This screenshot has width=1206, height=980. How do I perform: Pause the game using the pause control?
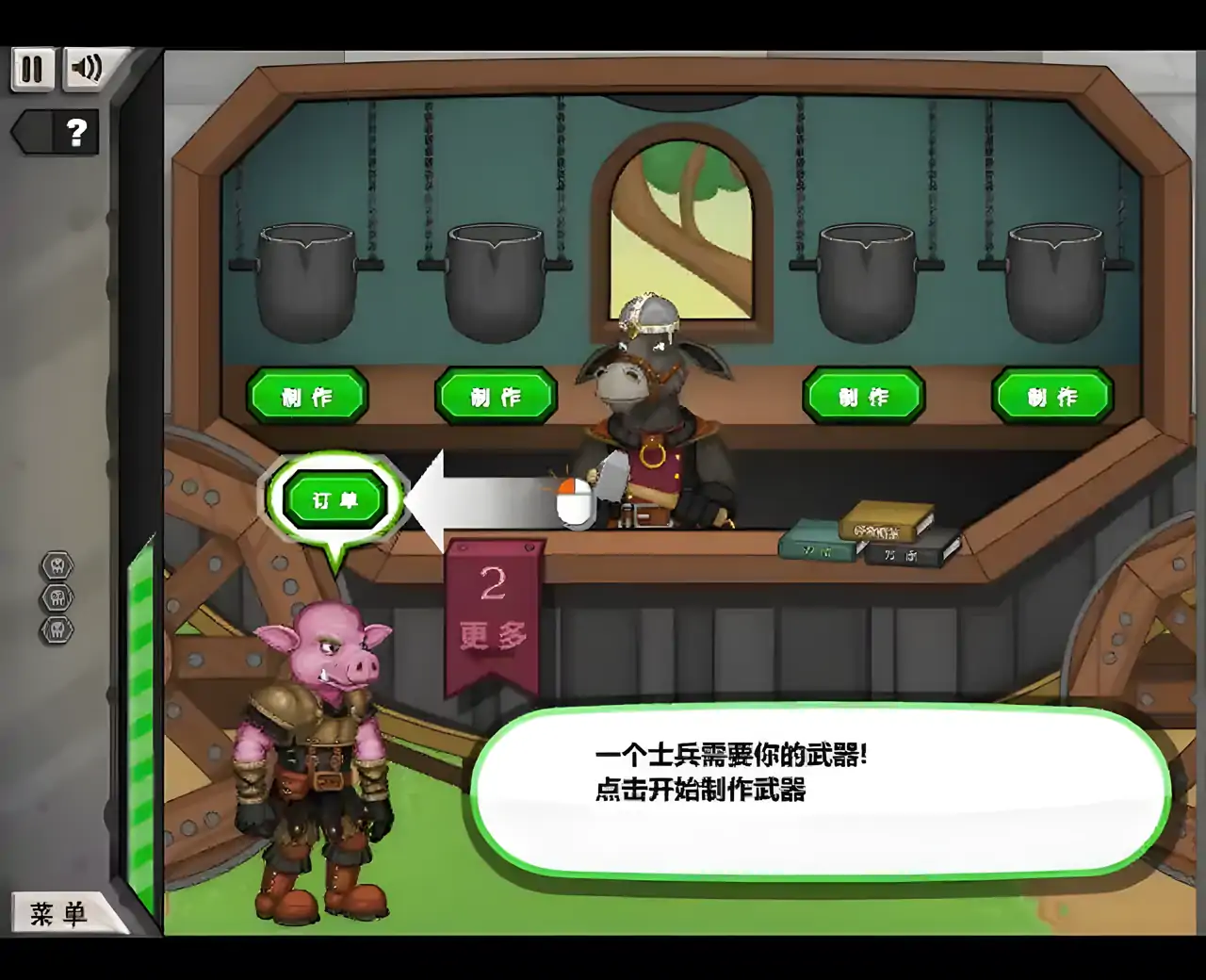(x=32, y=69)
